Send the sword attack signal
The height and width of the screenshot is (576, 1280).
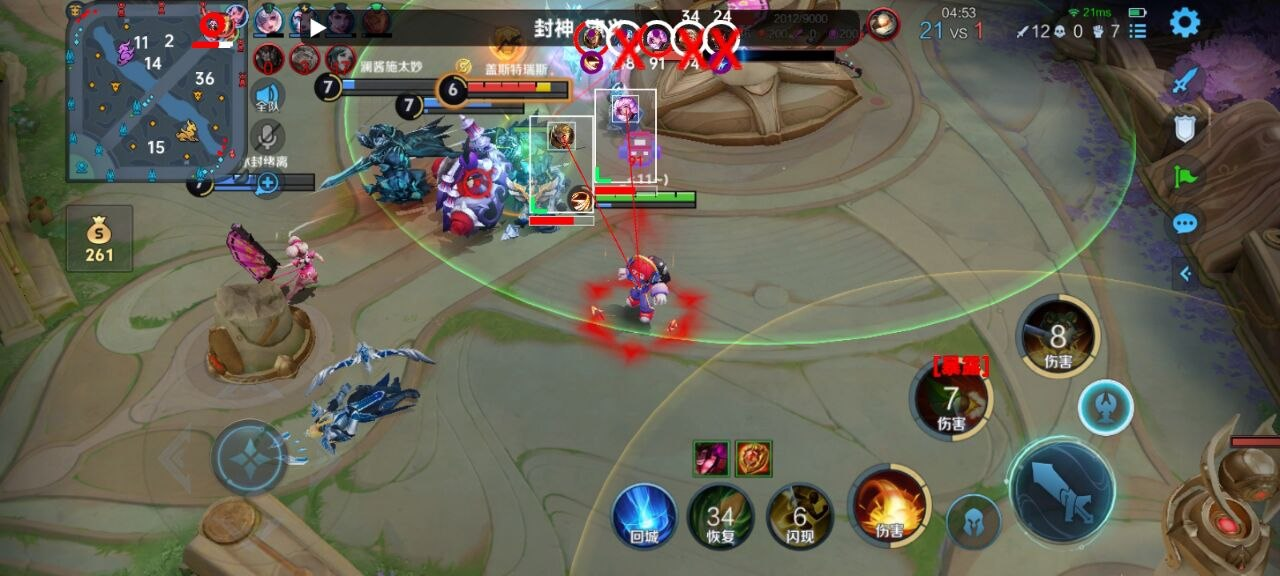(x=1185, y=82)
